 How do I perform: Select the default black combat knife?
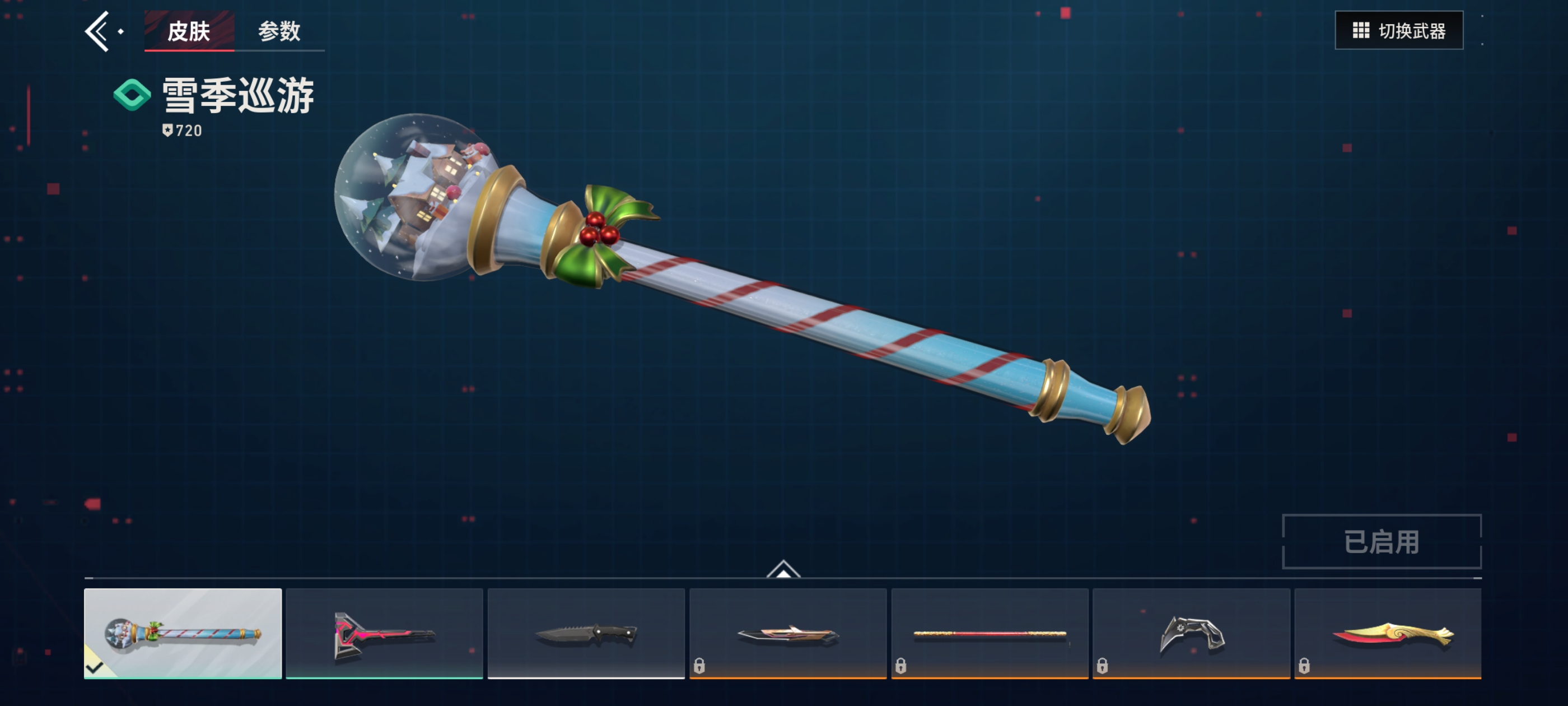pos(586,634)
